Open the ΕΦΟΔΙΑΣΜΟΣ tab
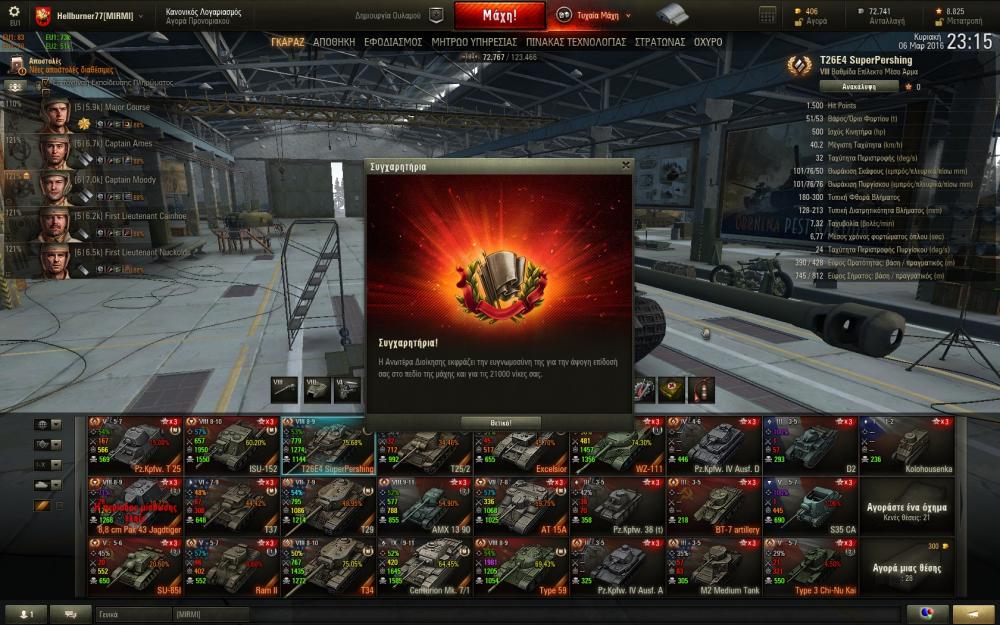Screen dimensions: 1000x625 click(x=394, y=43)
